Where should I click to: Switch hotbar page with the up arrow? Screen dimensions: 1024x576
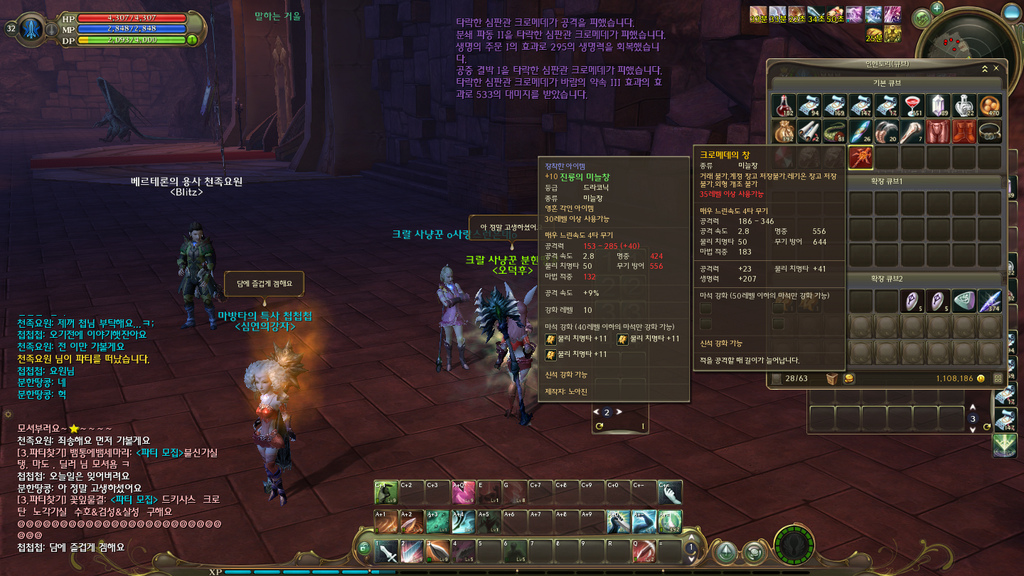tap(690, 540)
